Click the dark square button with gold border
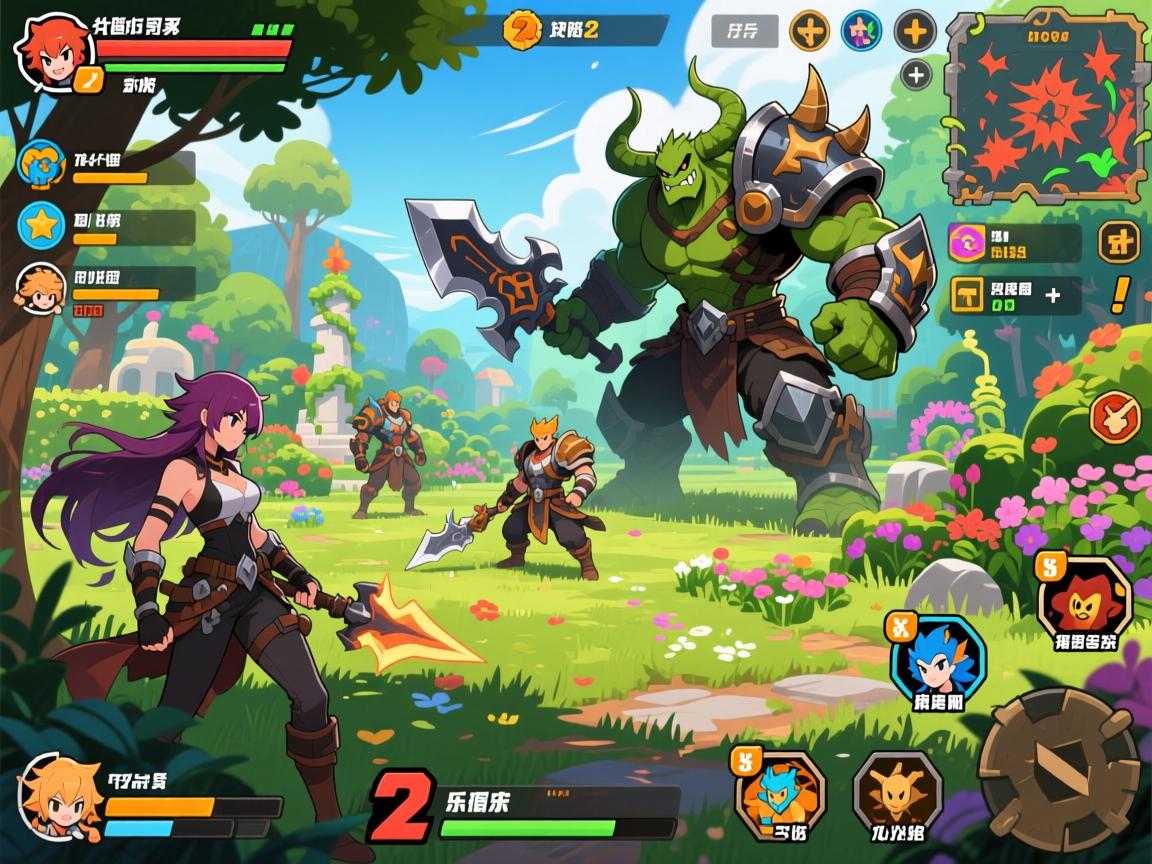Image resolution: width=1152 pixels, height=864 pixels. (x=1119, y=241)
